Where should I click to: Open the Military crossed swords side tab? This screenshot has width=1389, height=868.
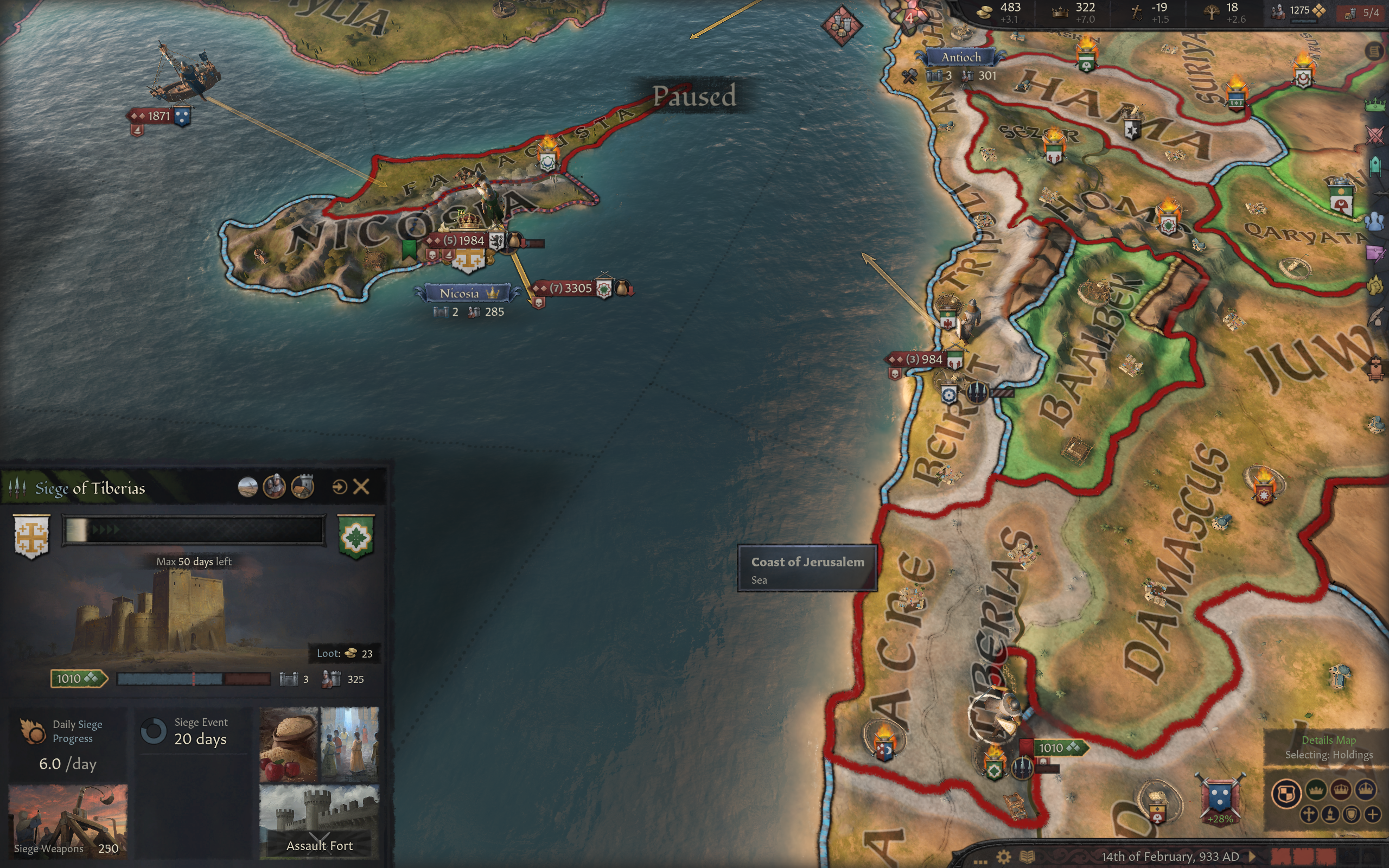click(1375, 136)
